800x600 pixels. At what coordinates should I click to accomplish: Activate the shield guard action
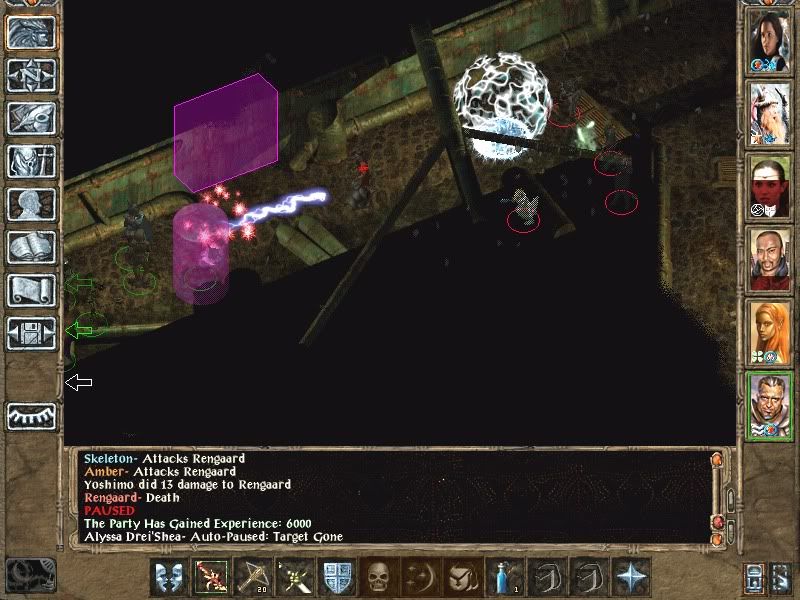[x=337, y=579]
